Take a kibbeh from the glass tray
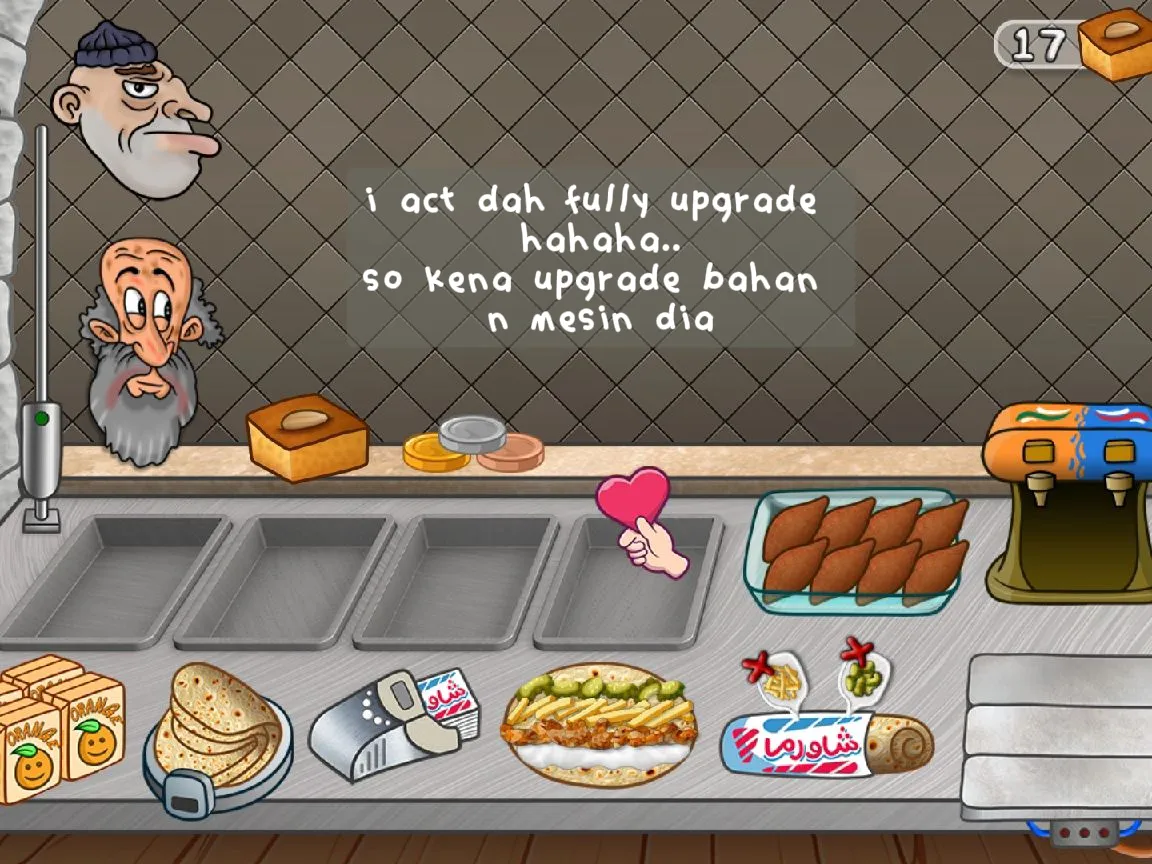This screenshot has height=864, width=1152. click(862, 550)
